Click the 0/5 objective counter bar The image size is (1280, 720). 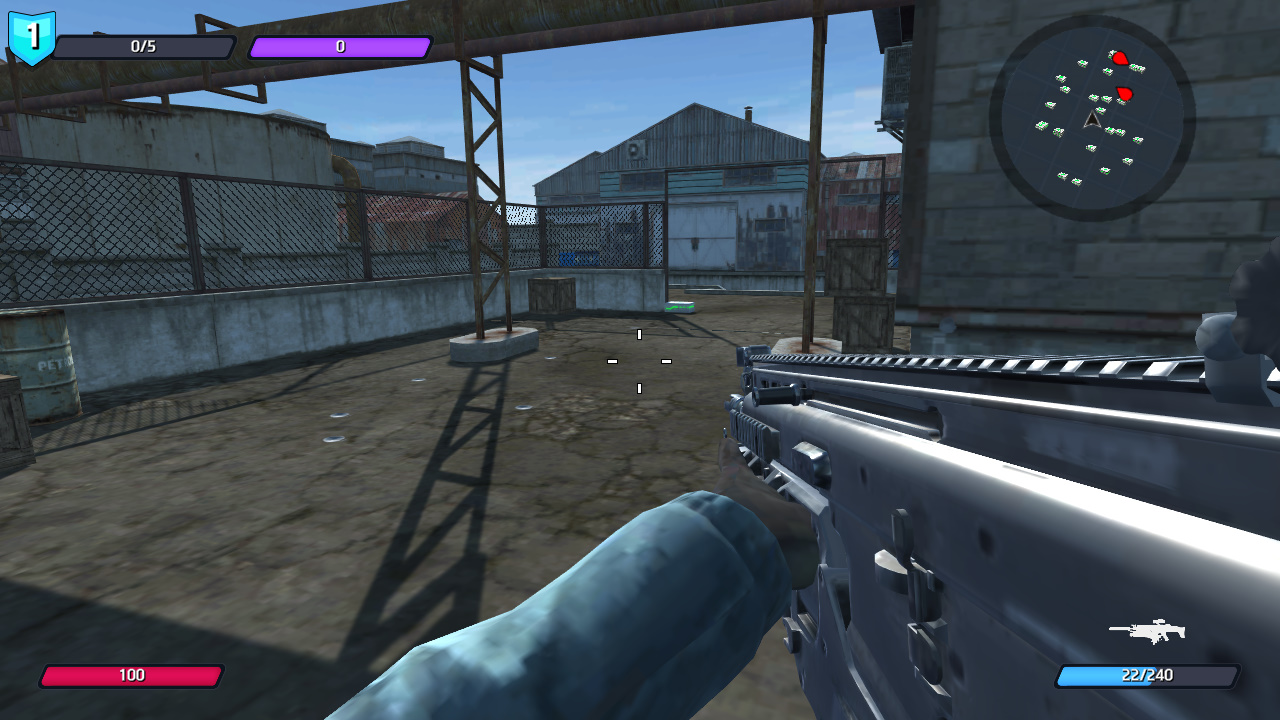145,47
